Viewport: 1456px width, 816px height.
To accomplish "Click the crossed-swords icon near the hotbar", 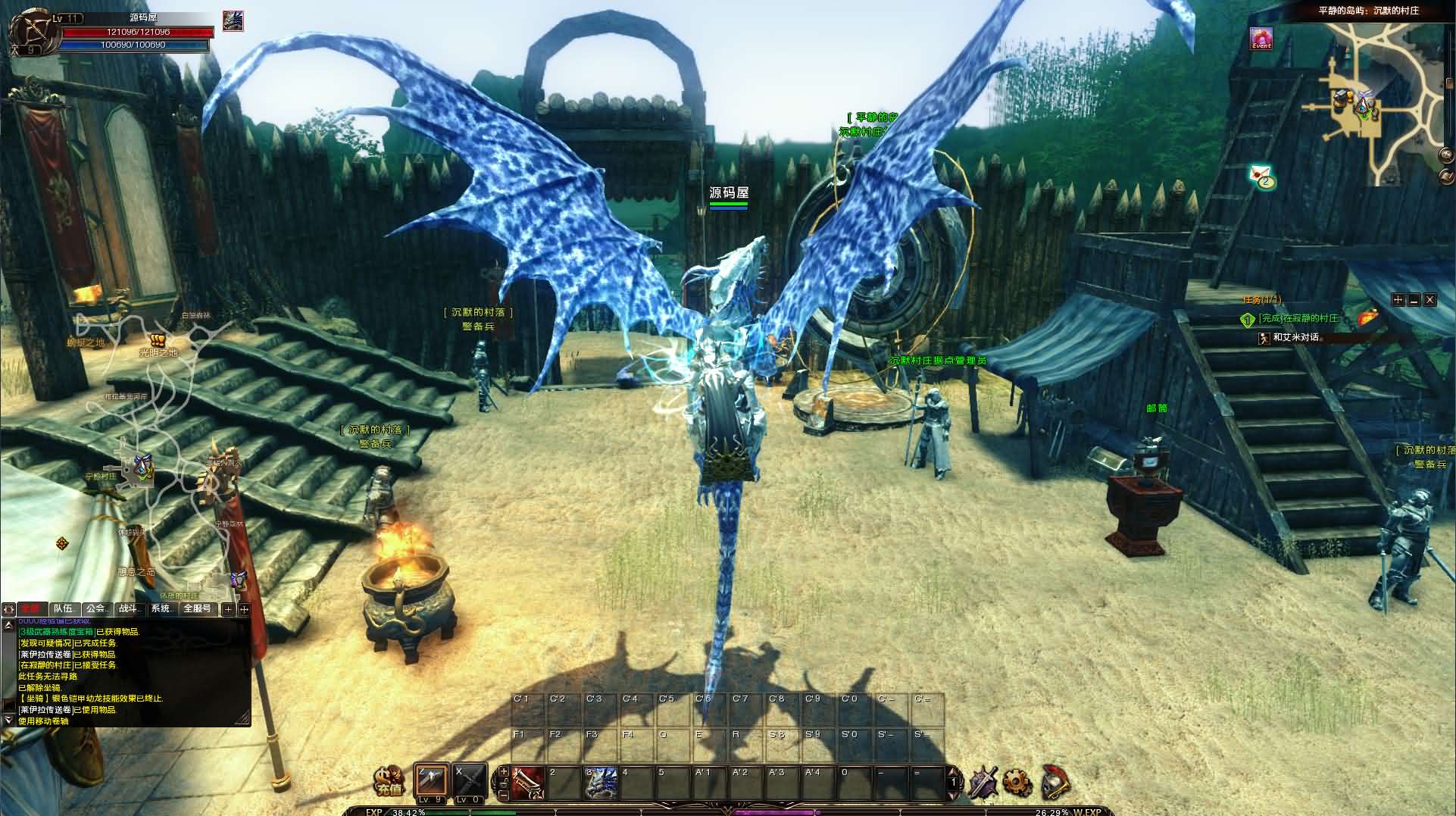I will [983, 783].
